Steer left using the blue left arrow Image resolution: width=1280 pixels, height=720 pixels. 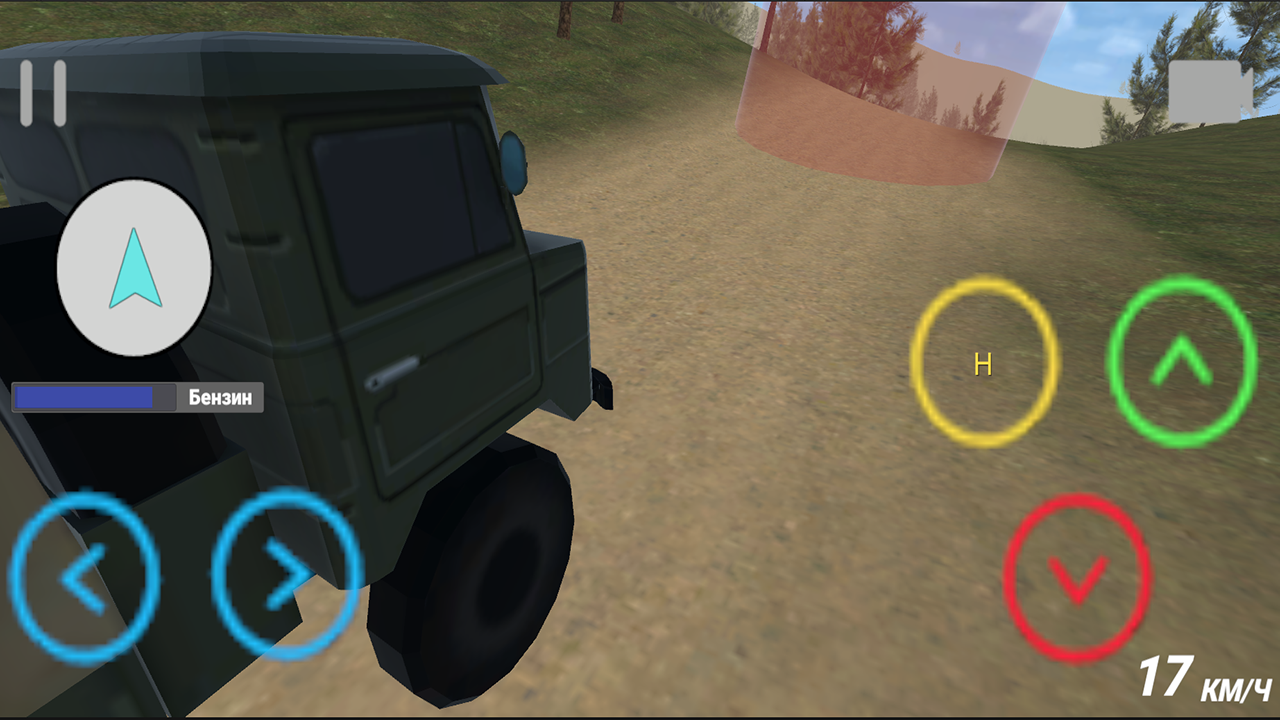click(x=85, y=578)
